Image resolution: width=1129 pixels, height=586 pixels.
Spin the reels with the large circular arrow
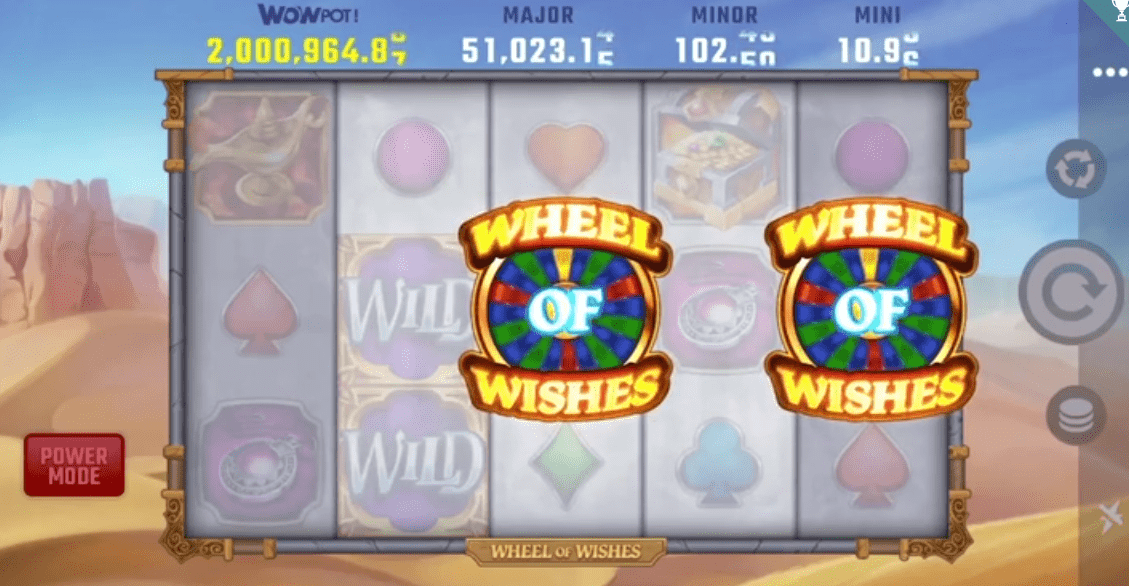coord(1072,292)
